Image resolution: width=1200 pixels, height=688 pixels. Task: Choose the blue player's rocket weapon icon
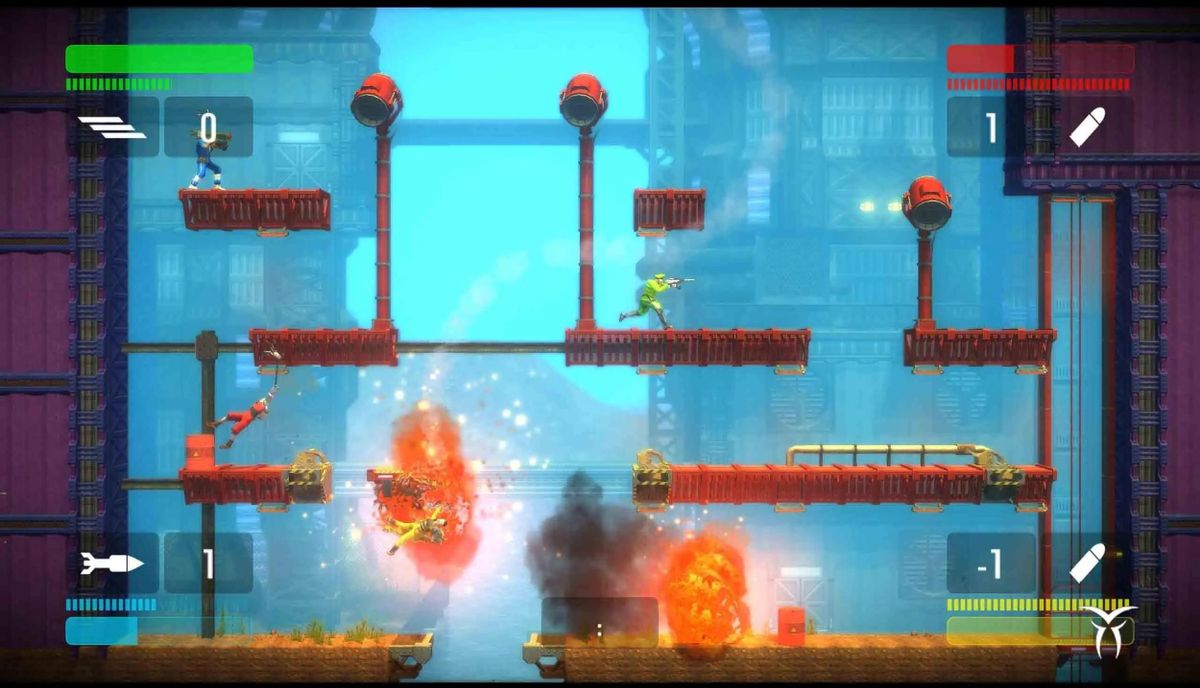[x=112, y=563]
